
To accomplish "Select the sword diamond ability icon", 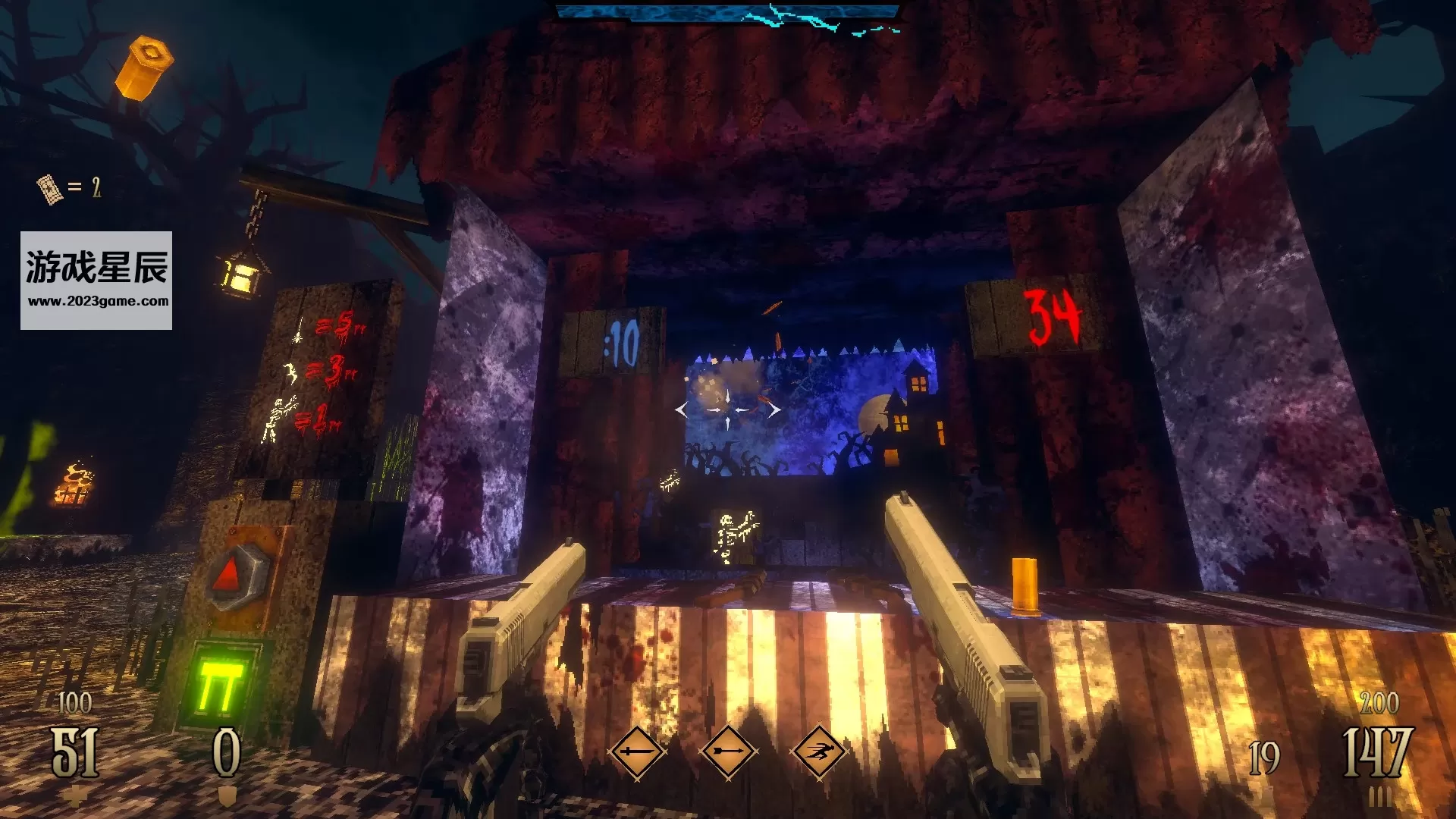I will [x=636, y=752].
